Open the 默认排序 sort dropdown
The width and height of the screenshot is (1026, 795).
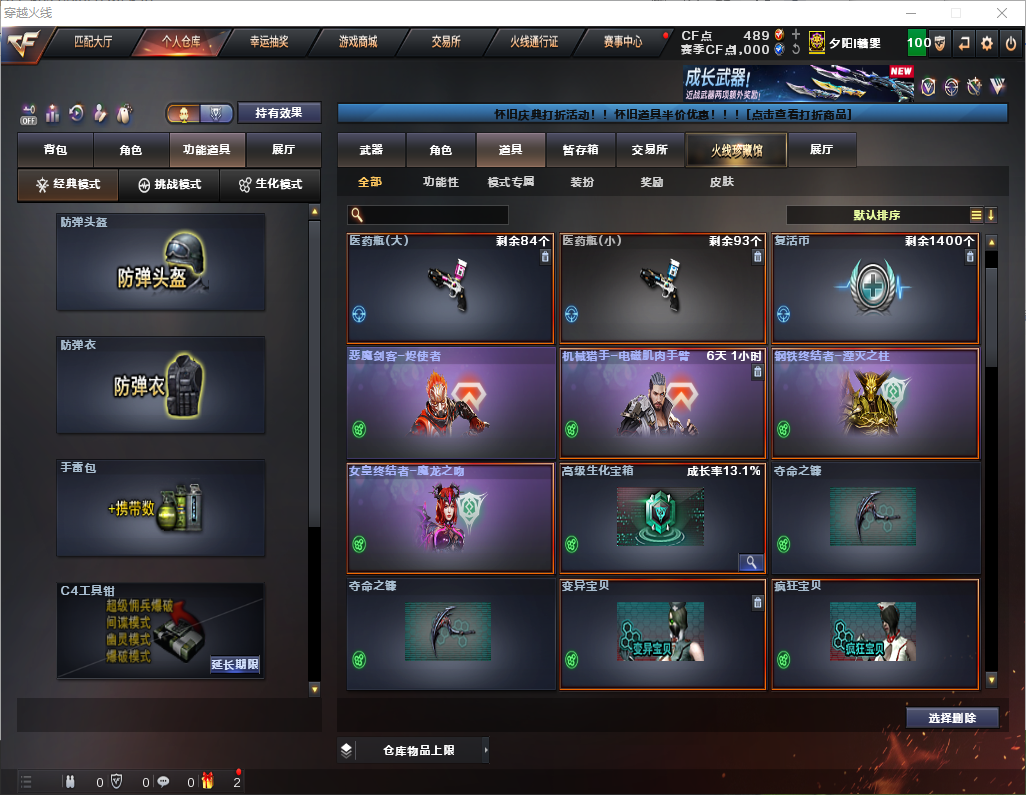[x=875, y=215]
